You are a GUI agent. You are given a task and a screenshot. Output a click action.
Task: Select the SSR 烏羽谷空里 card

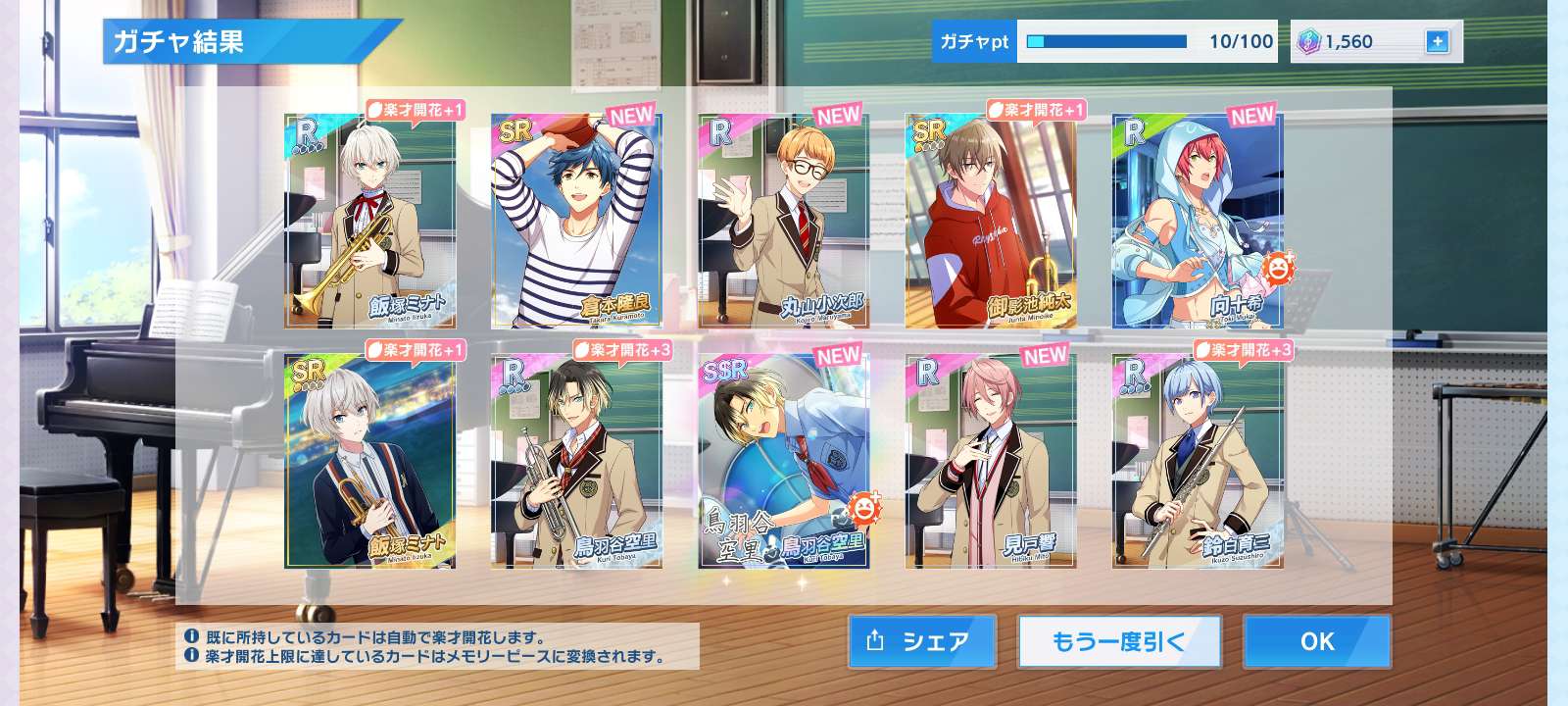(x=783, y=461)
